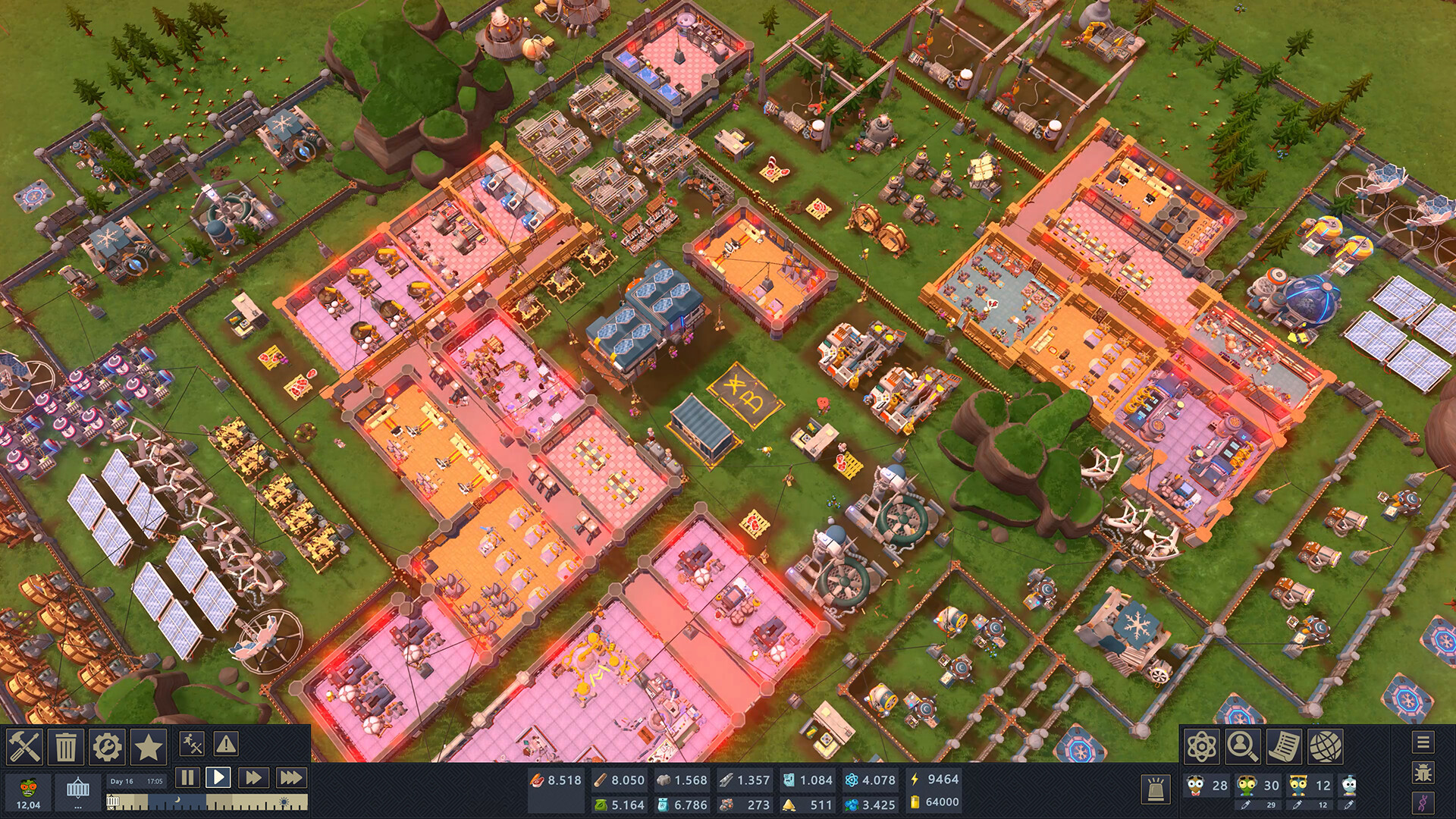Pause the game simulation
The image size is (1456, 819).
(187, 777)
